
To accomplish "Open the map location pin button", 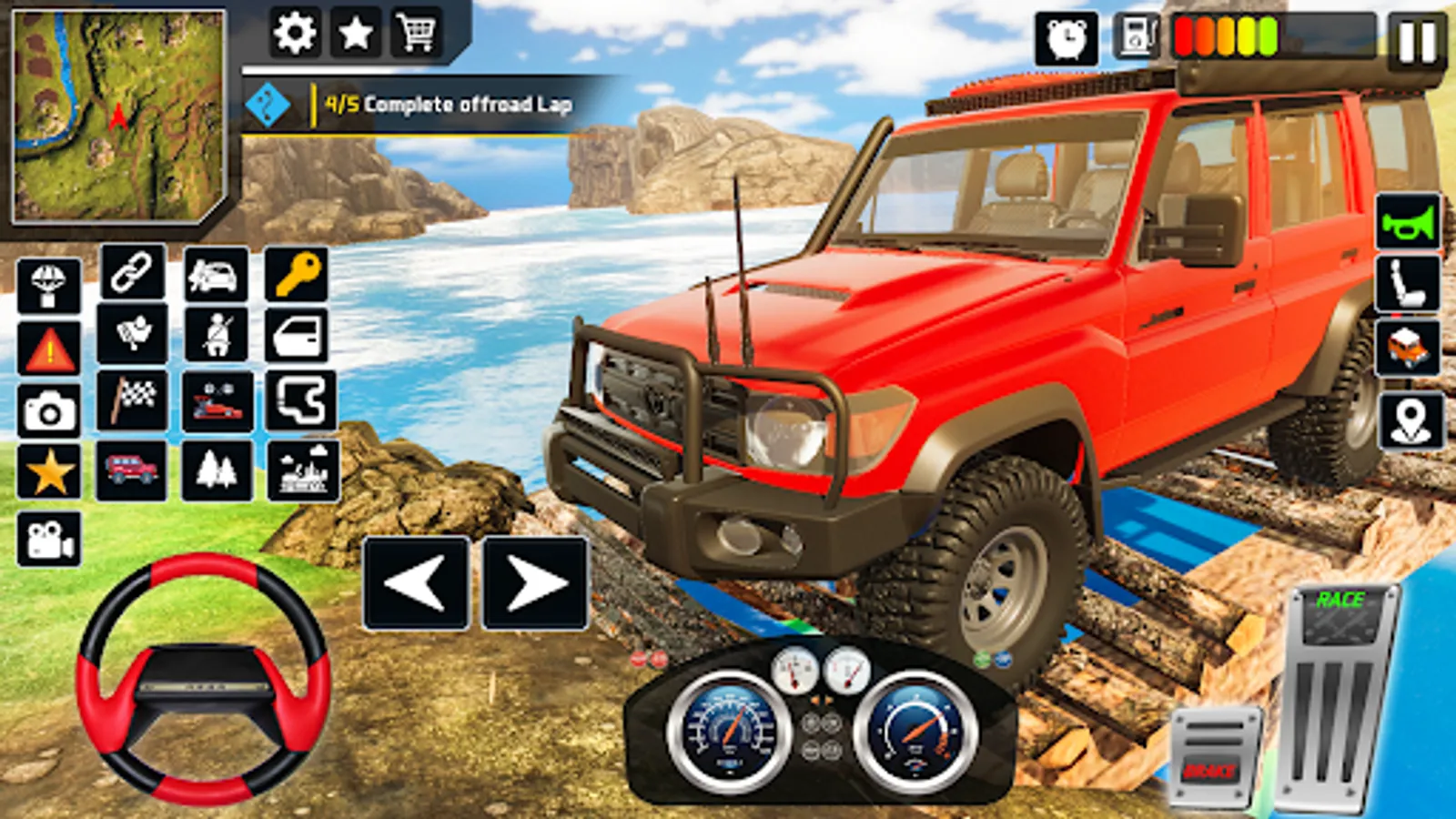I will 1410,420.
